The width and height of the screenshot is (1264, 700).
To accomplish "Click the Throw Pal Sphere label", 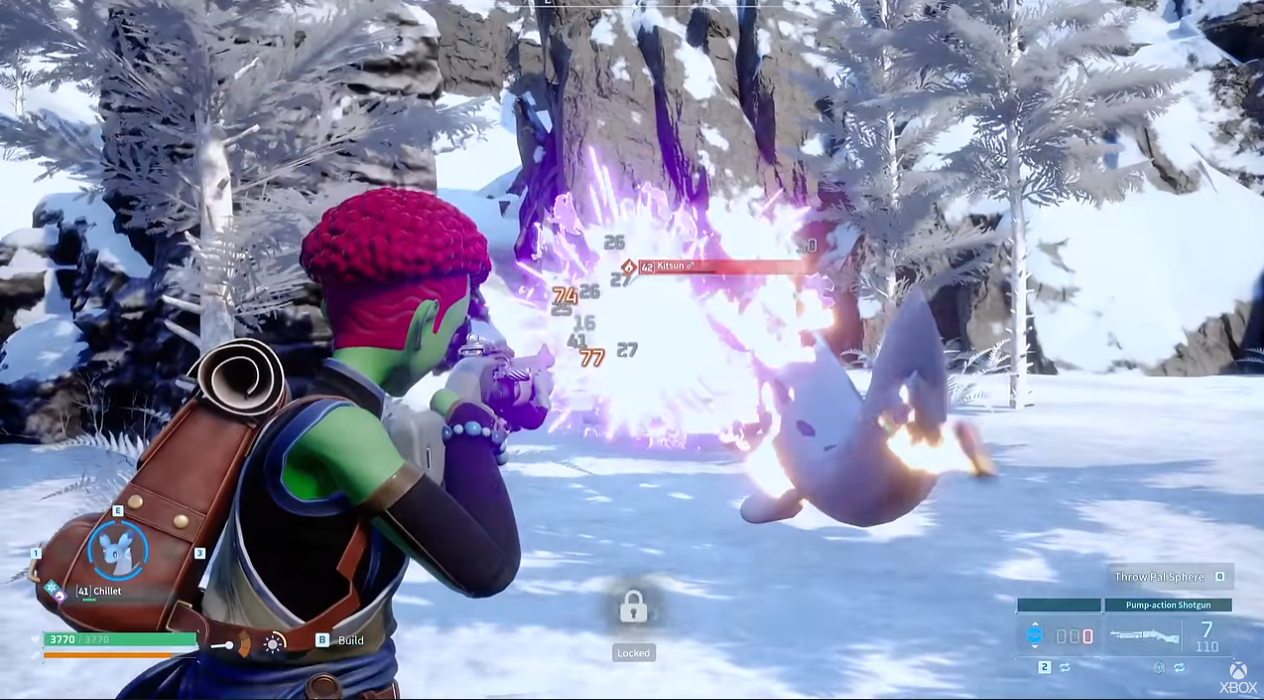I will [1160, 577].
